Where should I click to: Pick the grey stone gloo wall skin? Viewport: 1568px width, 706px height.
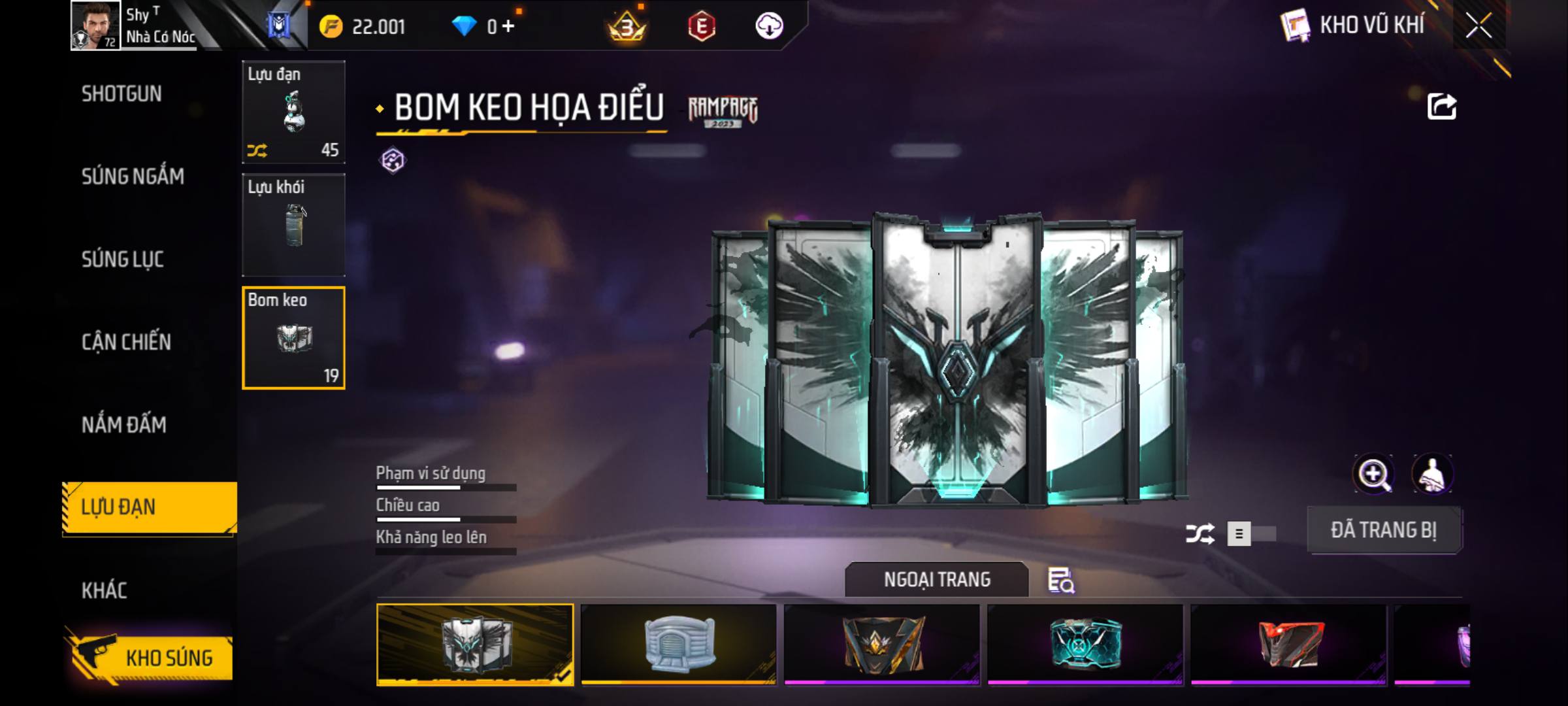pyautogui.click(x=679, y=645)
